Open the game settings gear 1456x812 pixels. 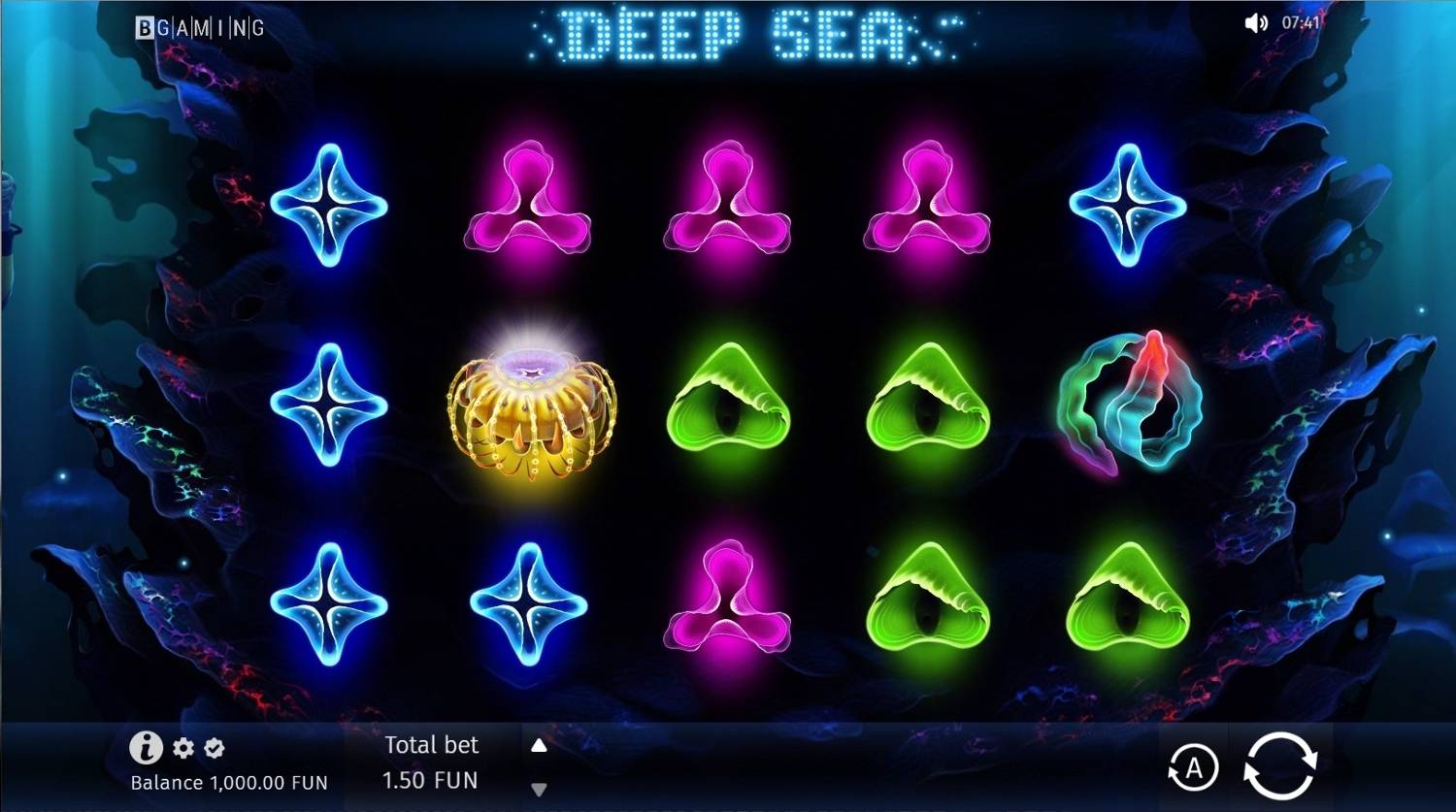click(182, 748)
